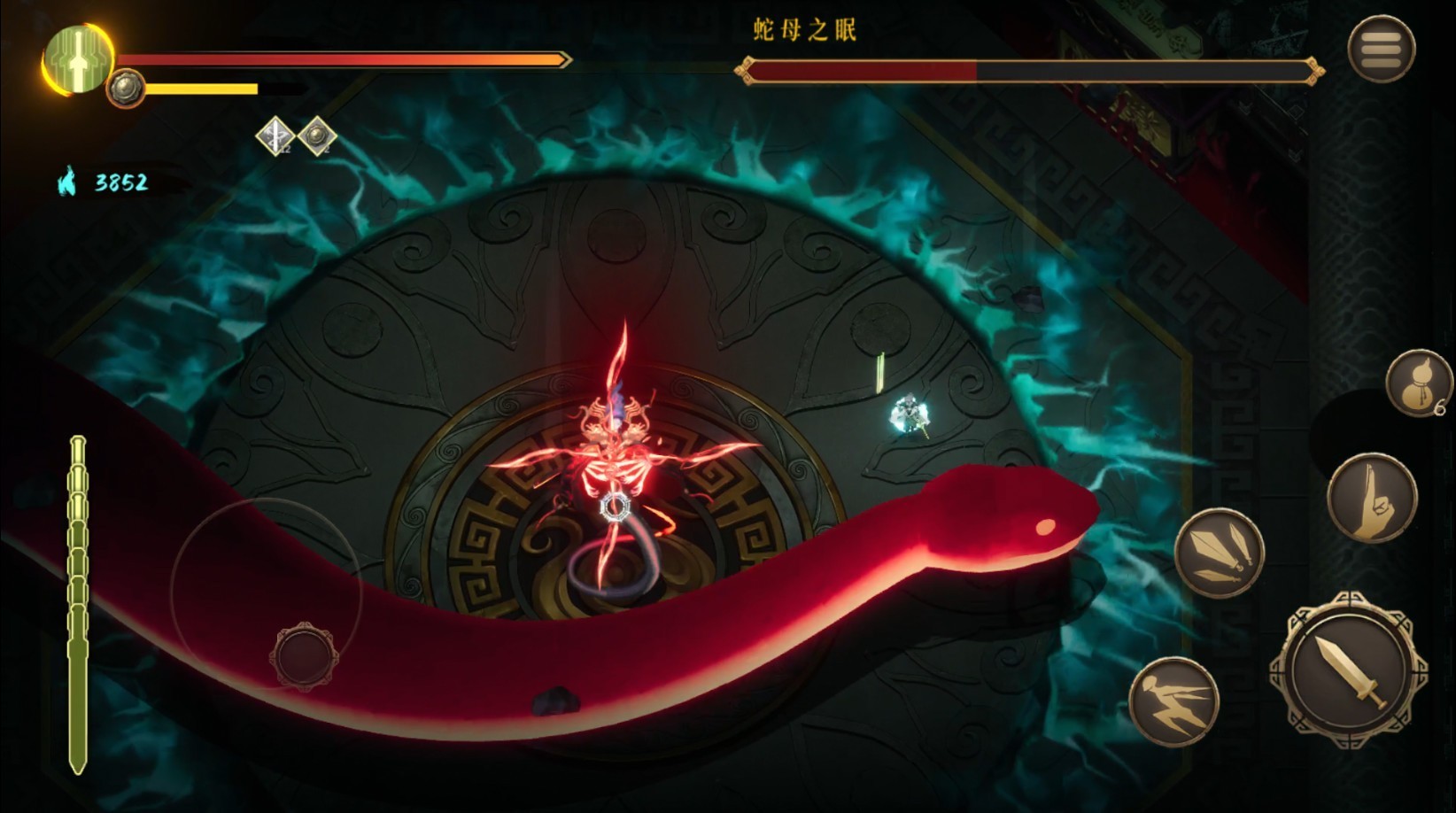
Task: Select the green sword character portrait
Action: 79,59
